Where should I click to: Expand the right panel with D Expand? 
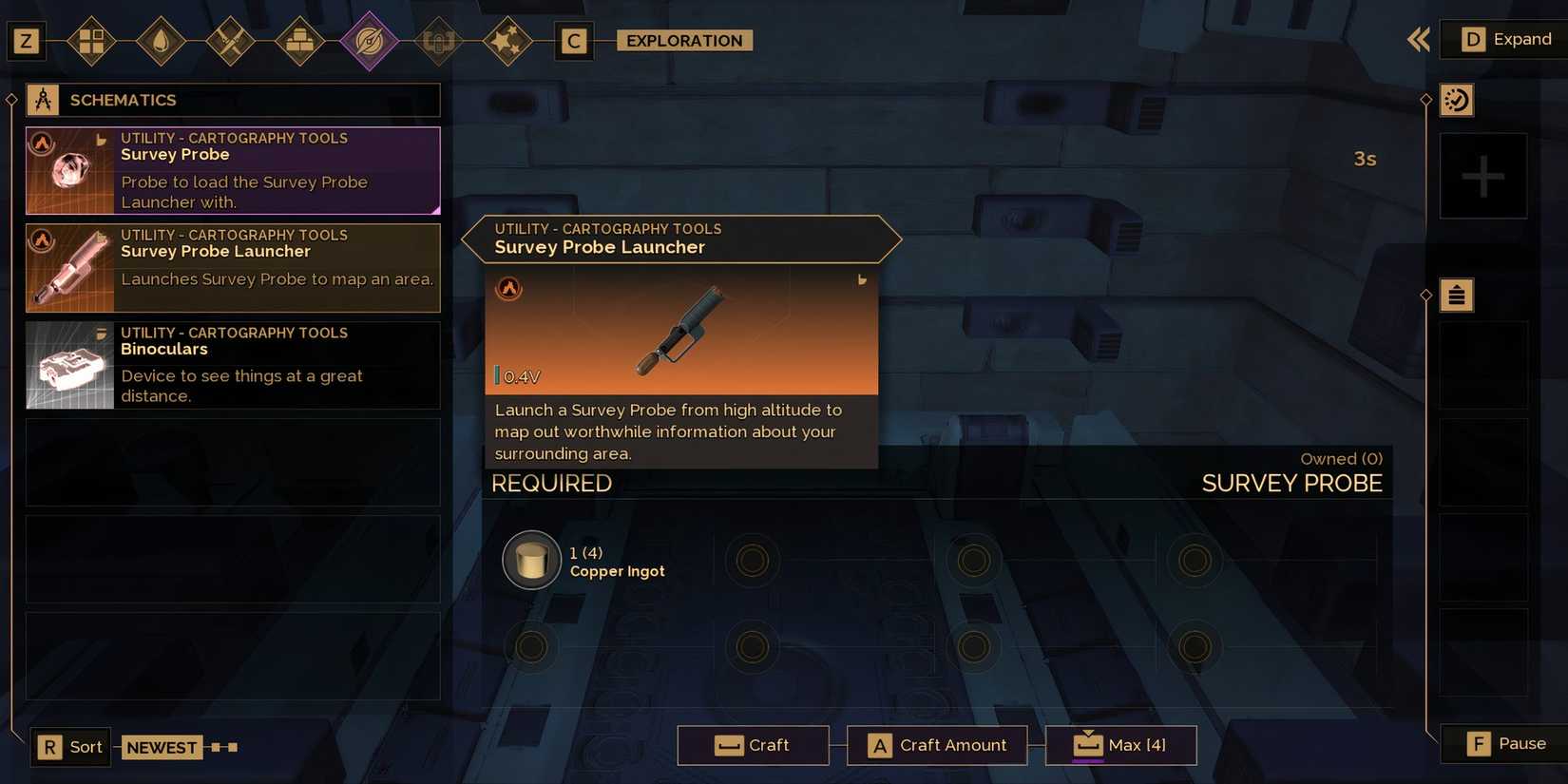coord(1501,39)
